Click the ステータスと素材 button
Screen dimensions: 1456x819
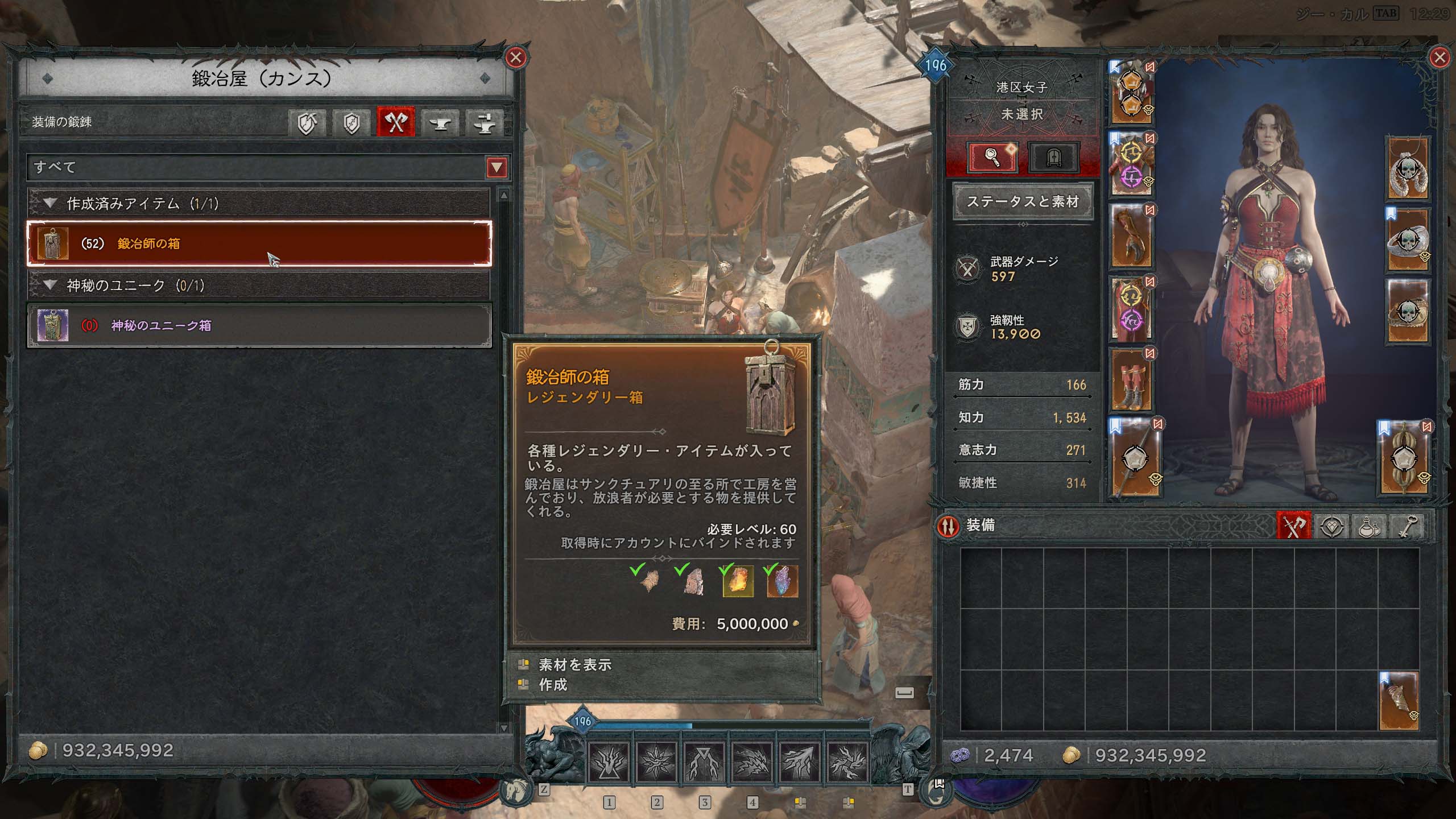(x=1023, y=201)
